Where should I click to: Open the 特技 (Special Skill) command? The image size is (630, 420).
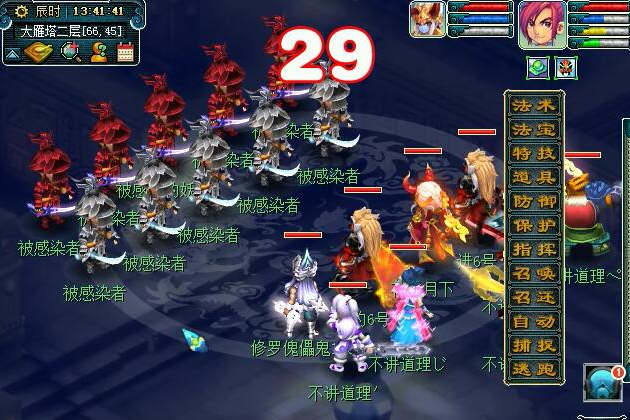(x=534, y=152)
